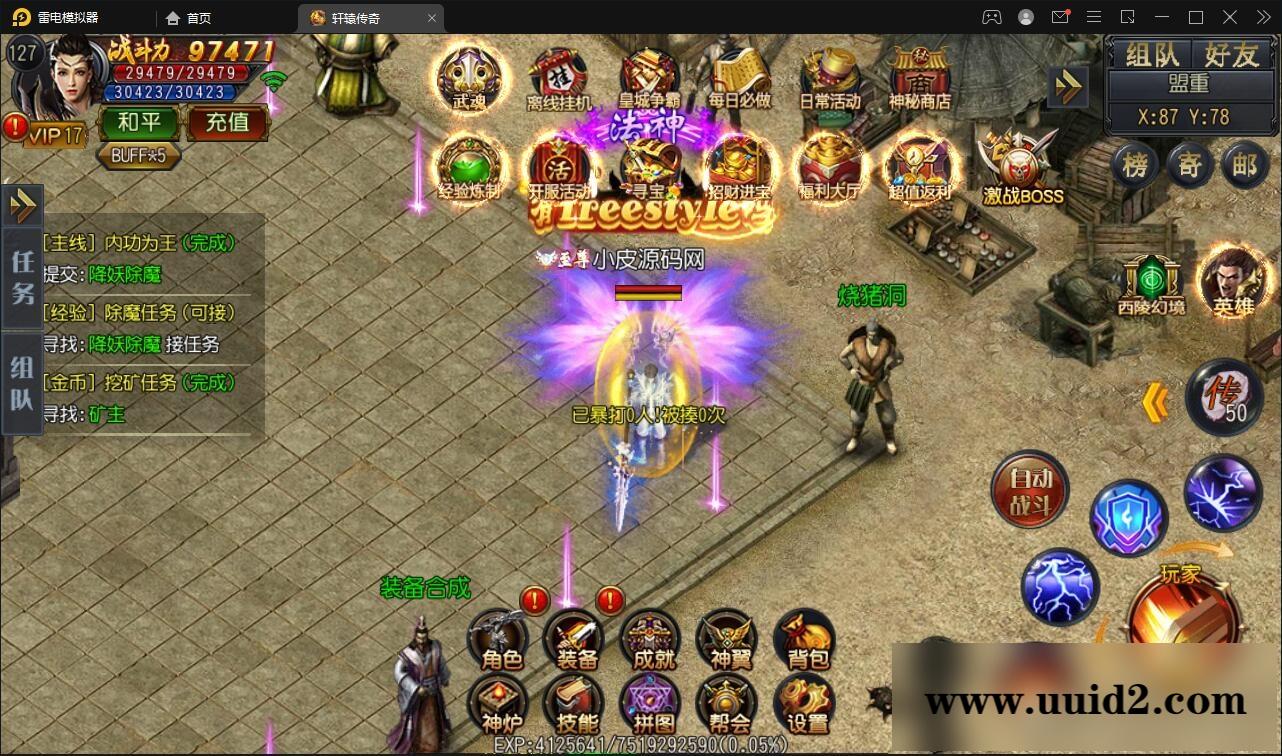Open the 神秘商店 mystery shop
1282x756 pixels.
coord(919,76)
